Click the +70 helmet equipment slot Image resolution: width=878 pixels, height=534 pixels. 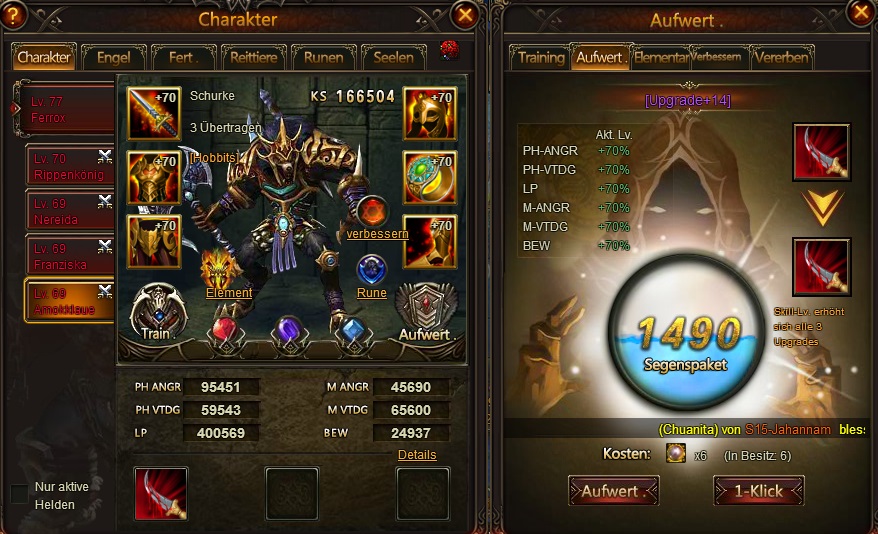point(429,114)
